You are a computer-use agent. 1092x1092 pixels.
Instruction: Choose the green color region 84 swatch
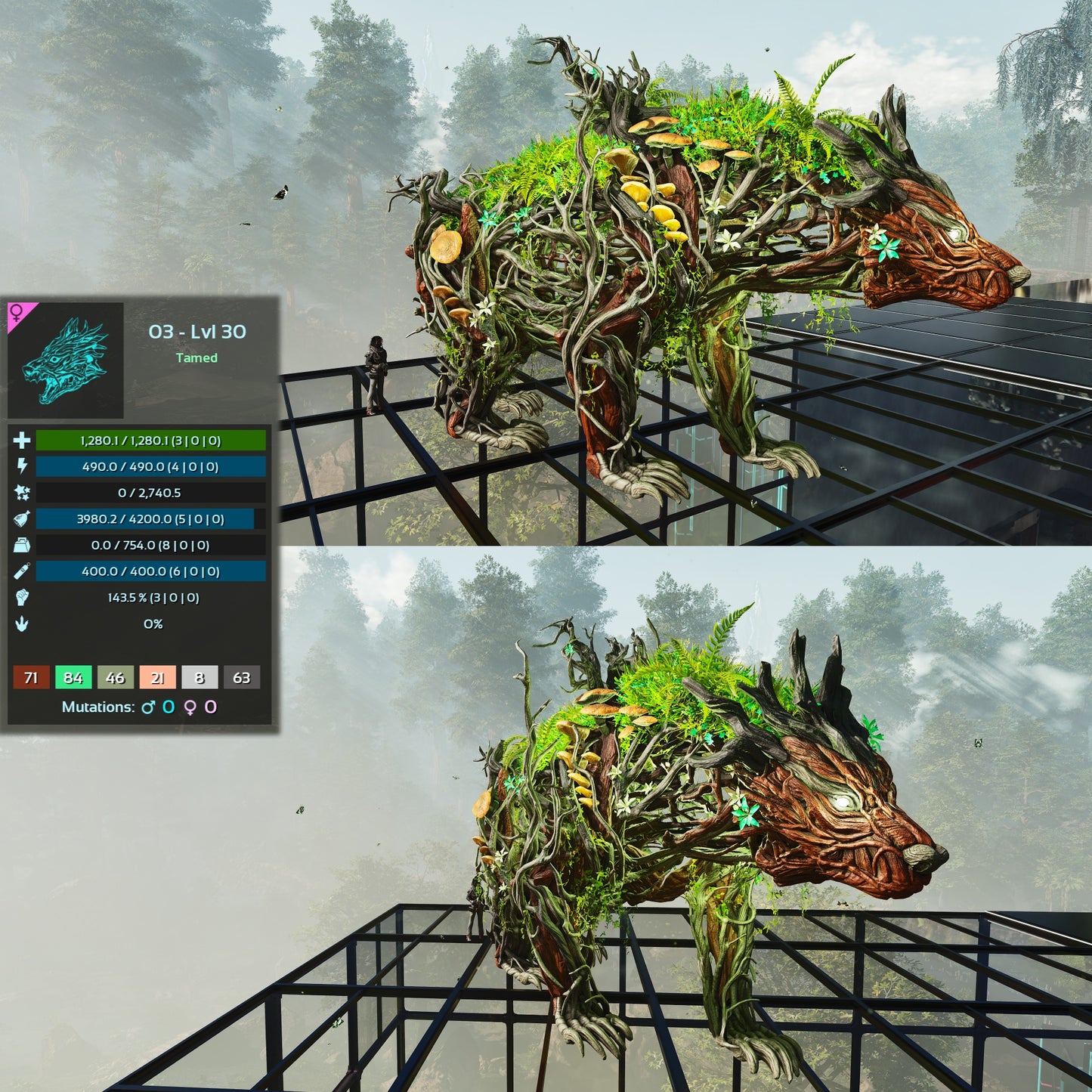(73, 677)
